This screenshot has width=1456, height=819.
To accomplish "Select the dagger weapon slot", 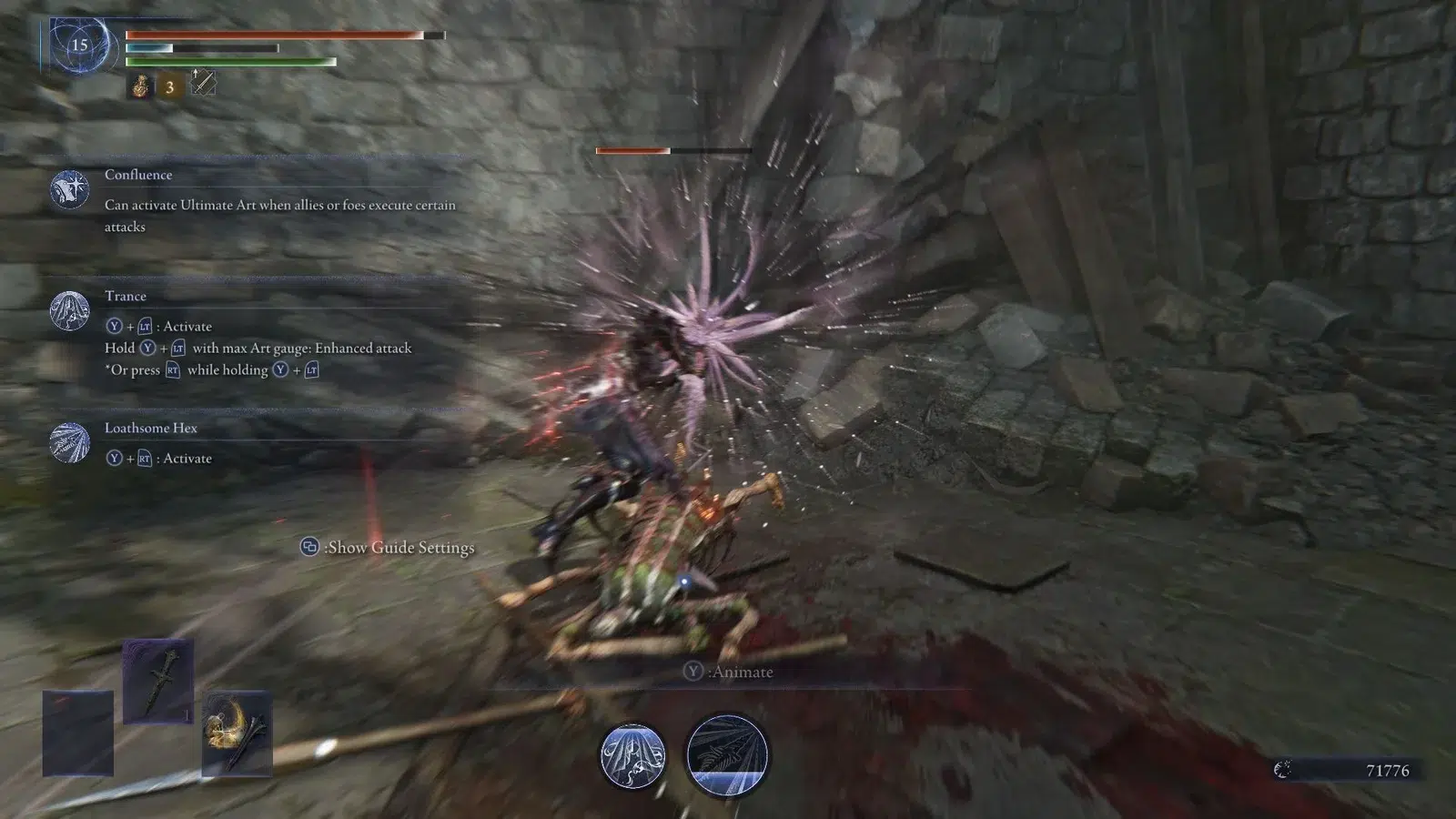I will click(158, 681).
